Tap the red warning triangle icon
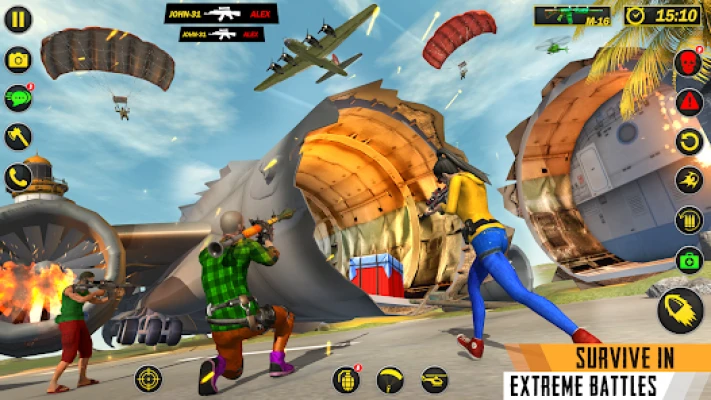This screenshot has width=711, height=400. tap(688, 102)
